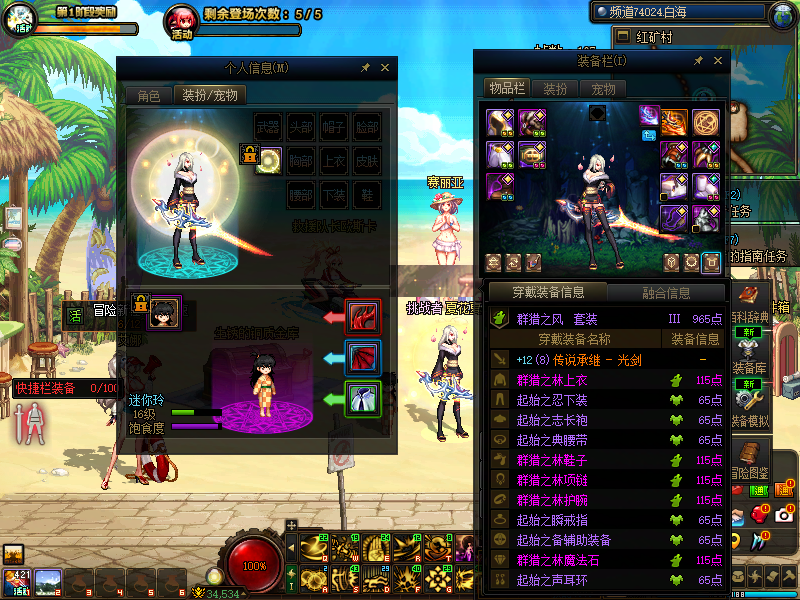800x600 pixels.
Task: Open the 物品栏 tab in equipment window
Action: (x=506, y=89)
